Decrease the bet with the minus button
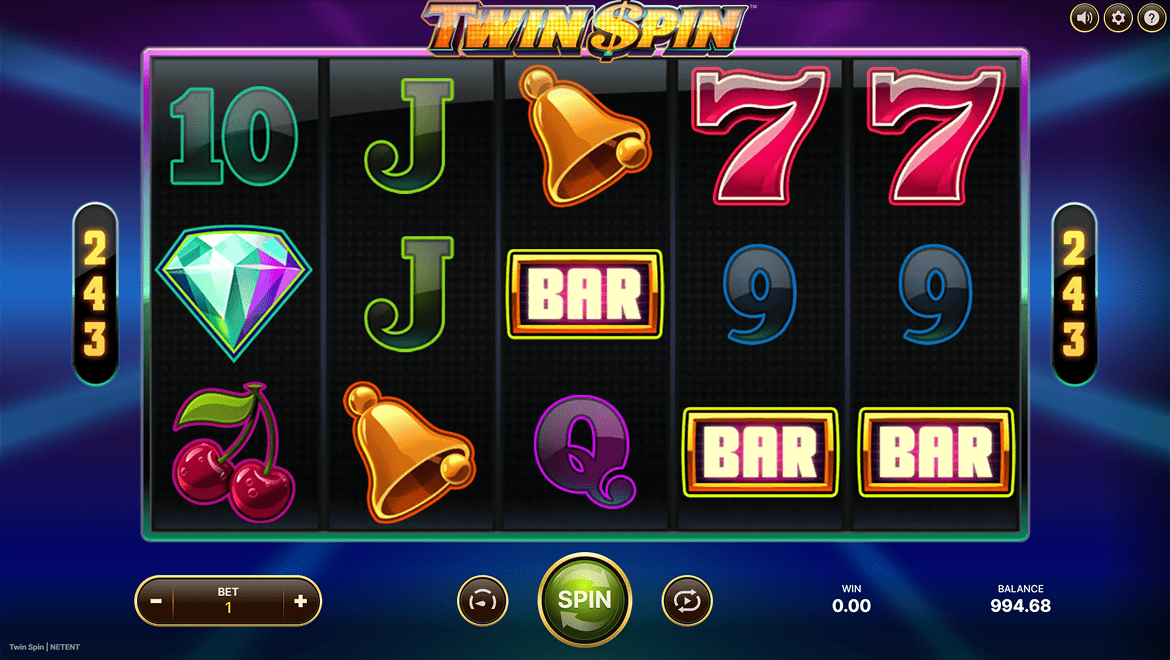This screenshot has width=1170, height=660. [156, 602]
